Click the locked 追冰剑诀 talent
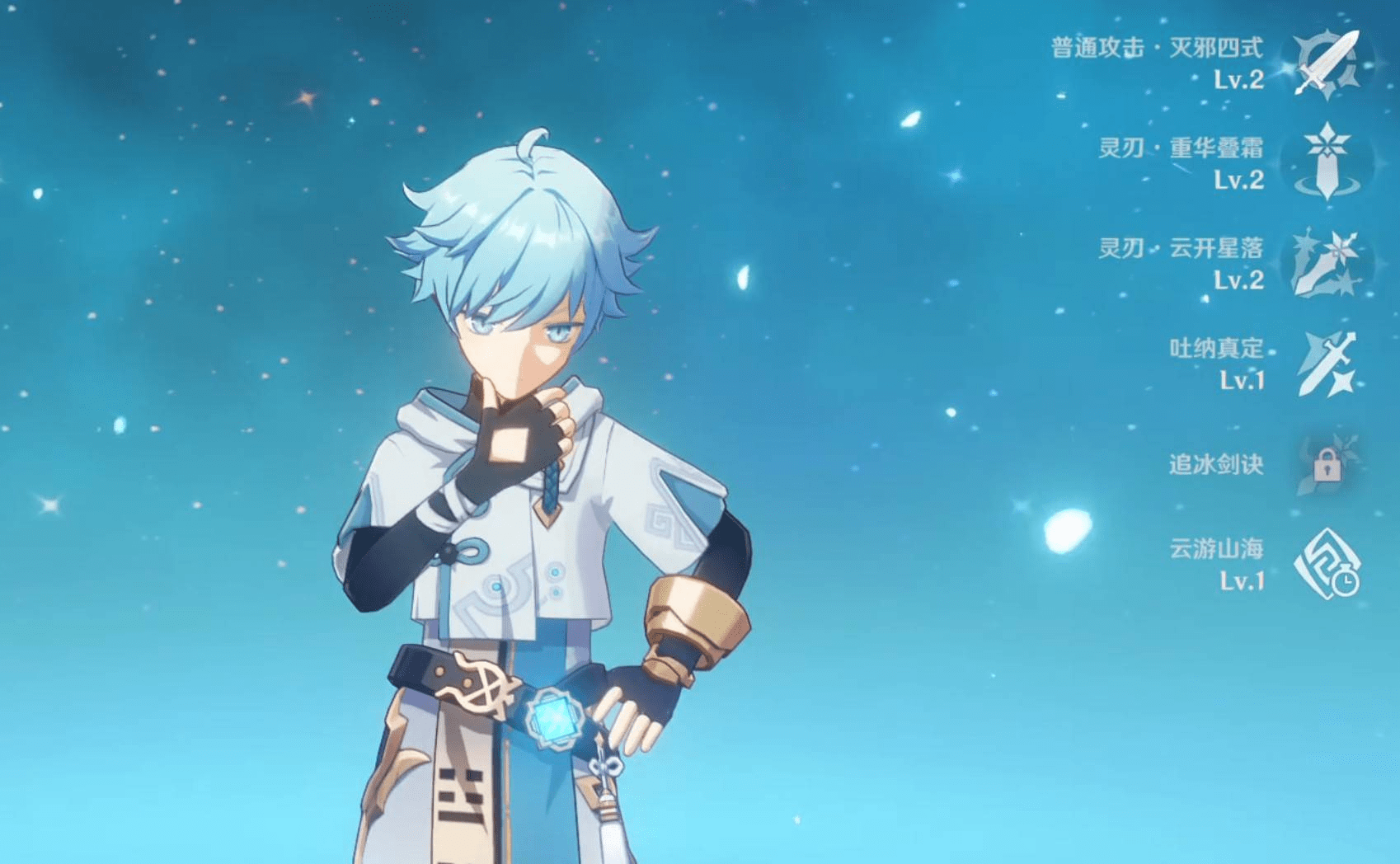This screenshot has width=1400, height=864. click(x=1327, y=466)
